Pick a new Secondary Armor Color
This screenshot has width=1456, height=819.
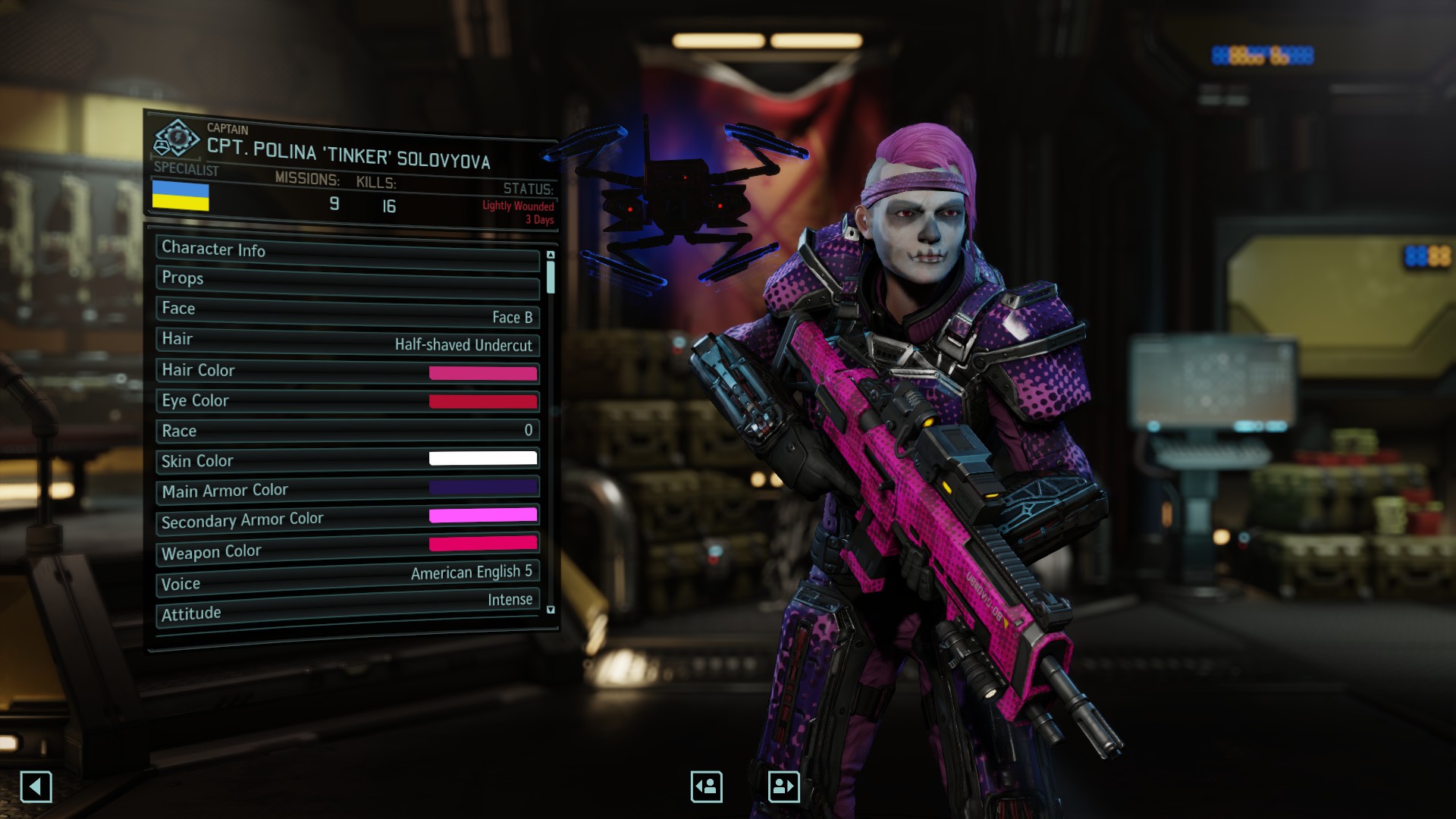483,515
